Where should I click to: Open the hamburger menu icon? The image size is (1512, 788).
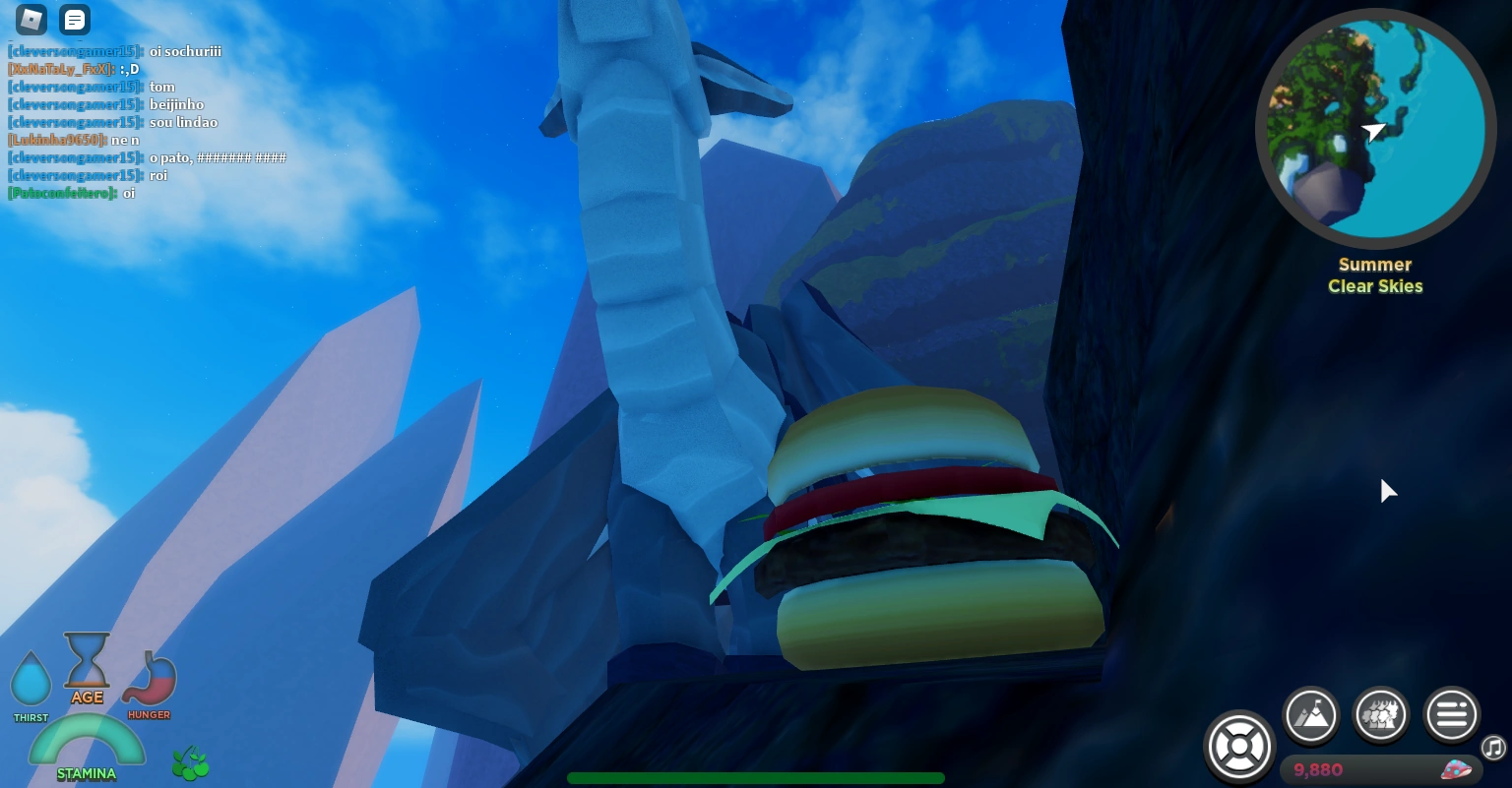click(1452, 715)
